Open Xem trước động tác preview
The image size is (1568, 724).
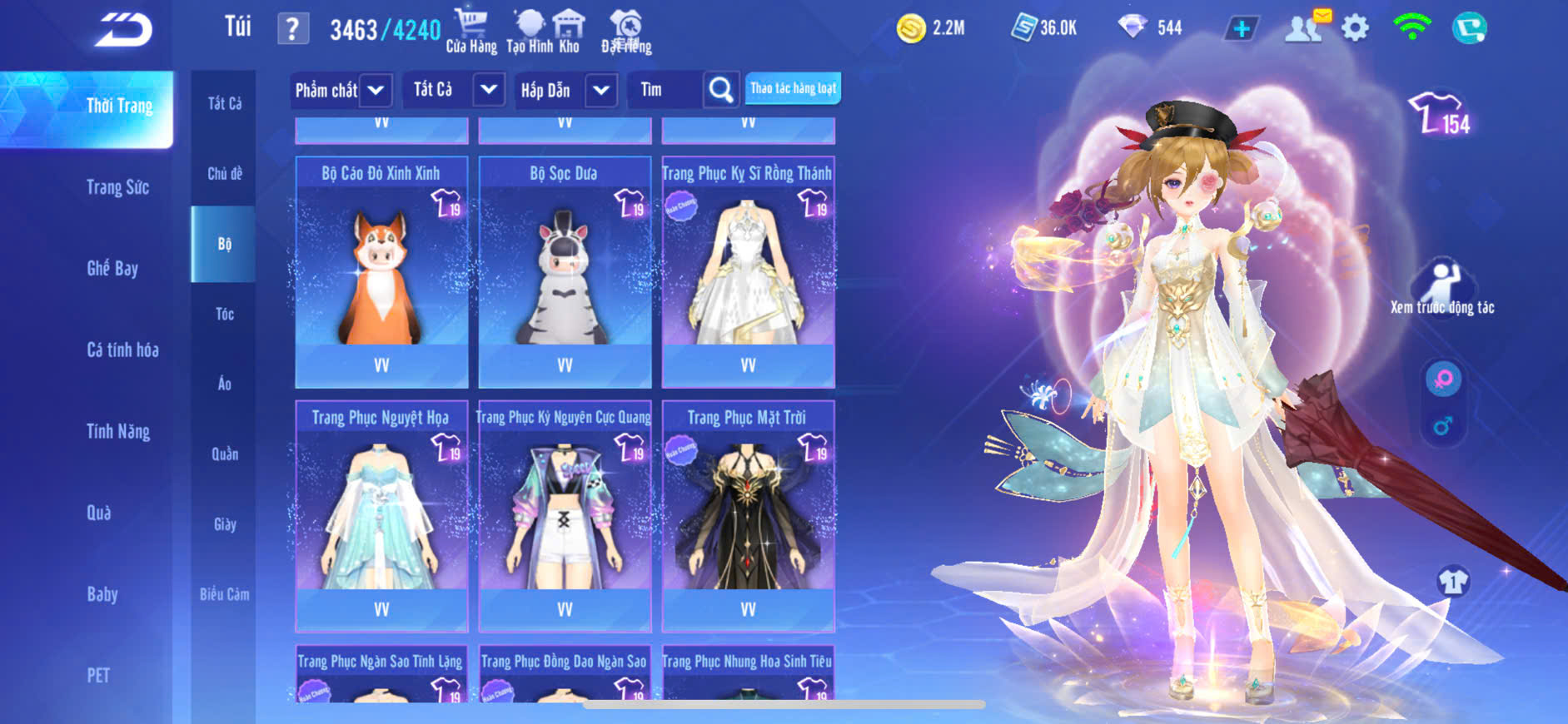pos(1442,287)
